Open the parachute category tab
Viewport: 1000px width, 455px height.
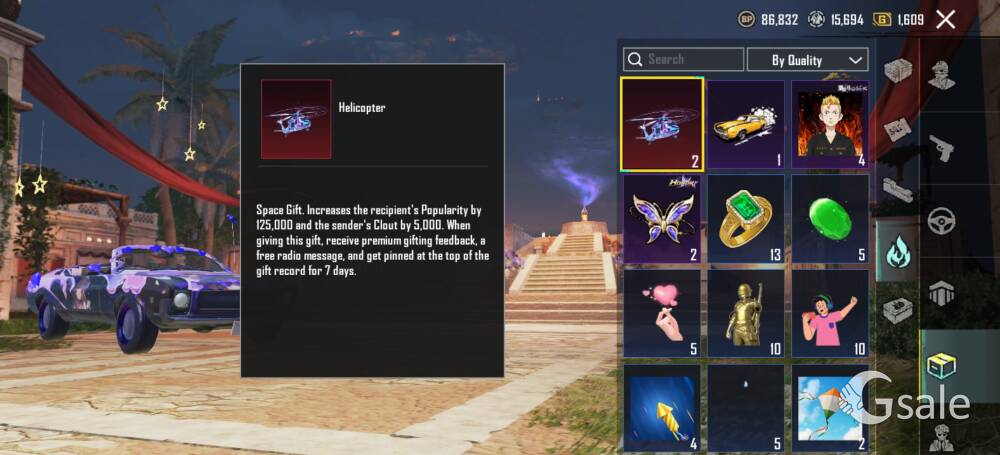(x=941, y=293)
